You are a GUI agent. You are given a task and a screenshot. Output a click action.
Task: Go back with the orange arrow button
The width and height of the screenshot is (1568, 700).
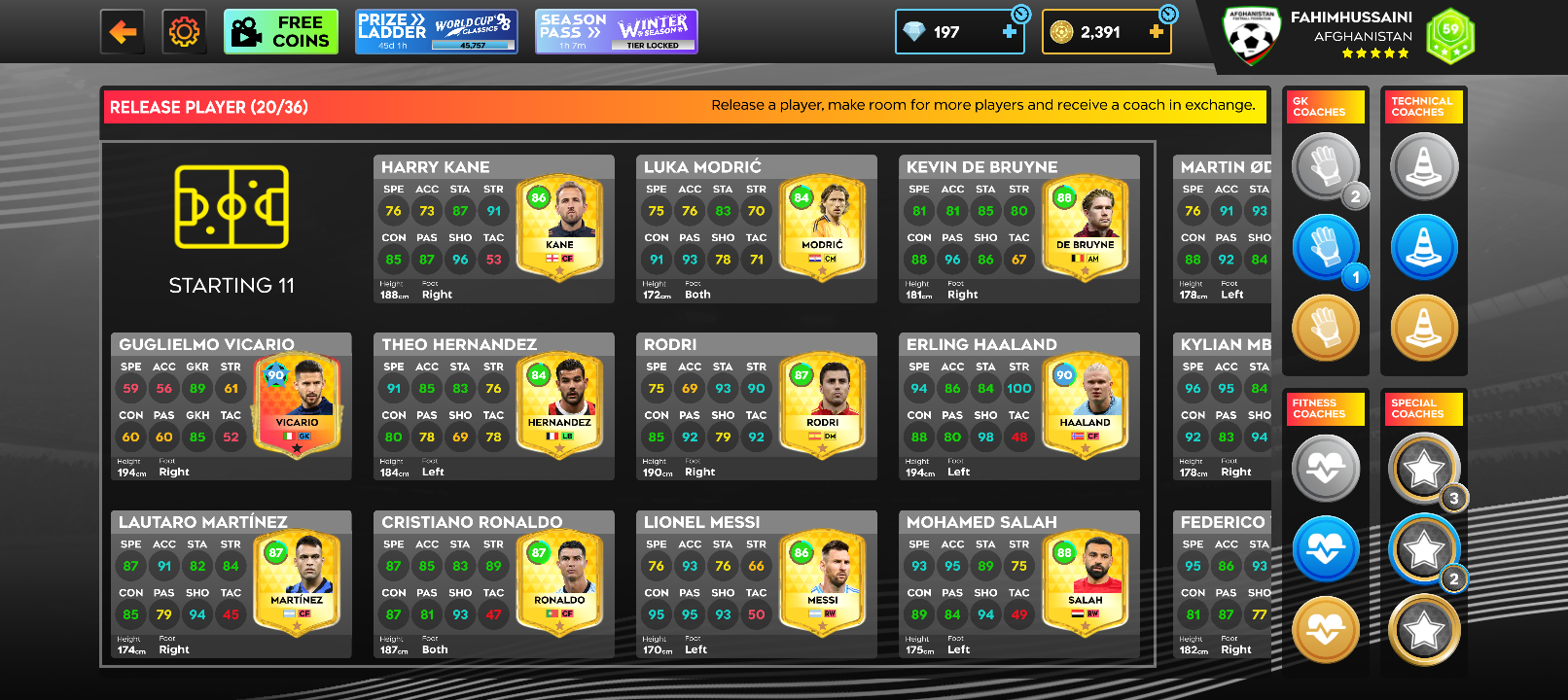coord(123,32)
